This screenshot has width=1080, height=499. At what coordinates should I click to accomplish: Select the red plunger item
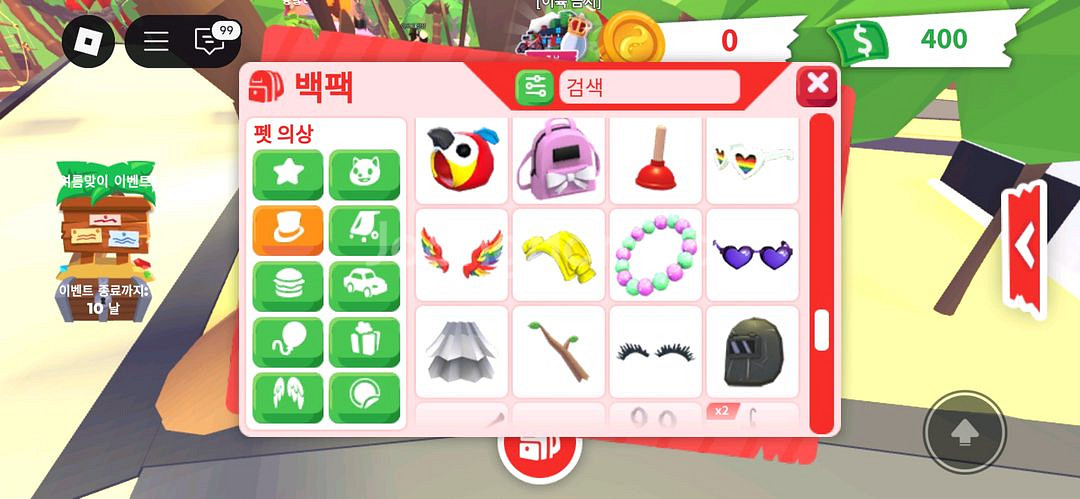pos(654,158)
